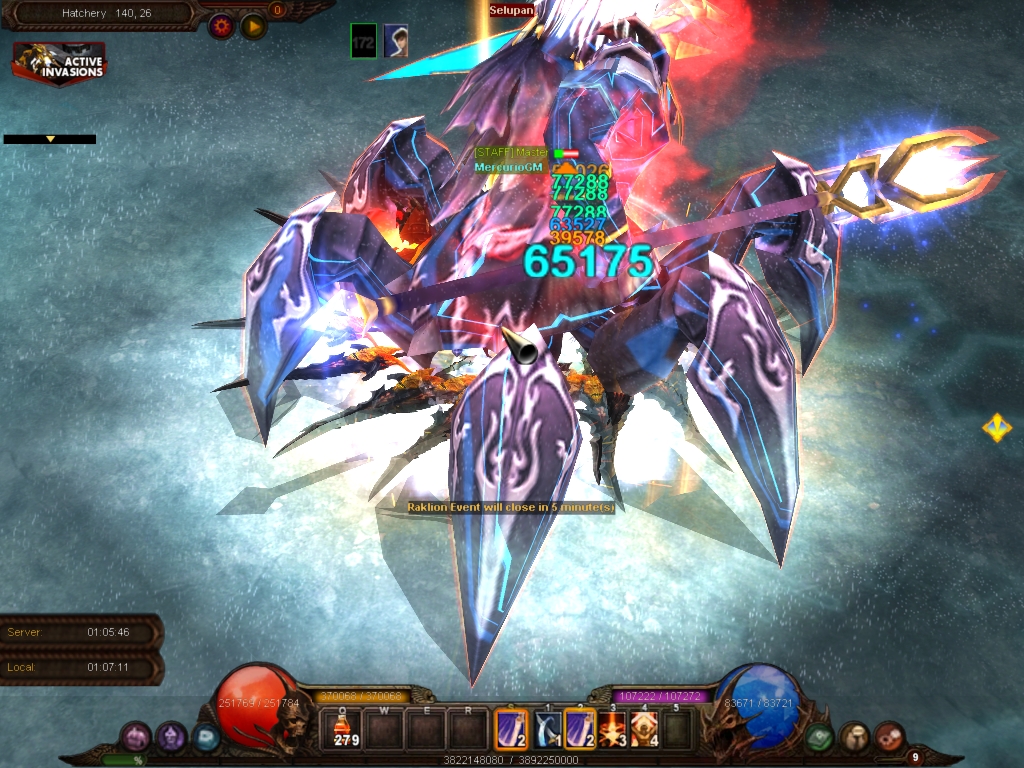Click the blue round menu button
The width and height of the screenshot is (1024, 768).
click(x=206, y=739)
